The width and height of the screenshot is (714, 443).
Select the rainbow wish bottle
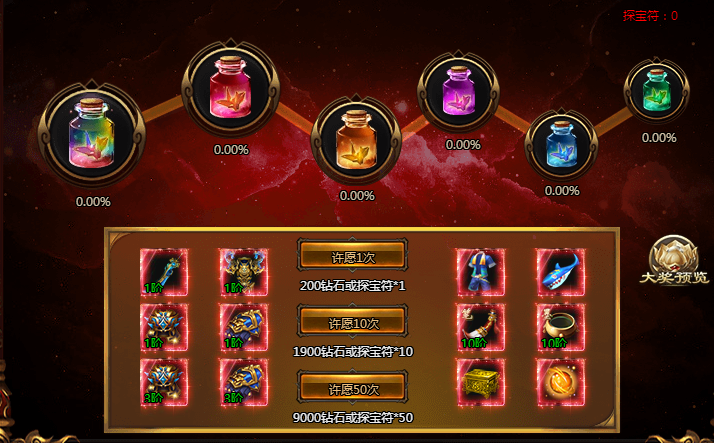(91, 138)
